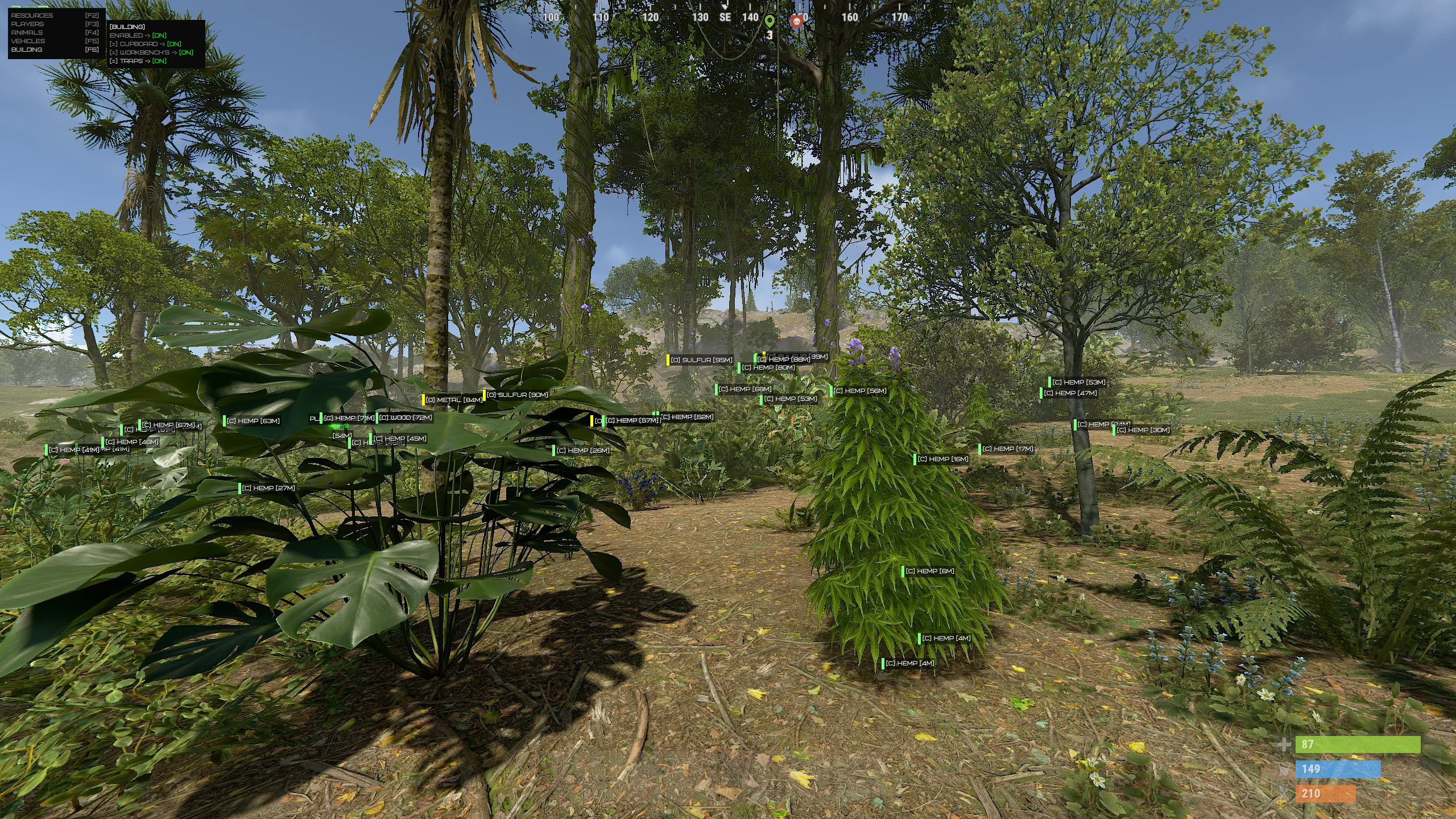
Task: Open the RESOURCES menu entry
Action: tap(32, 15)
